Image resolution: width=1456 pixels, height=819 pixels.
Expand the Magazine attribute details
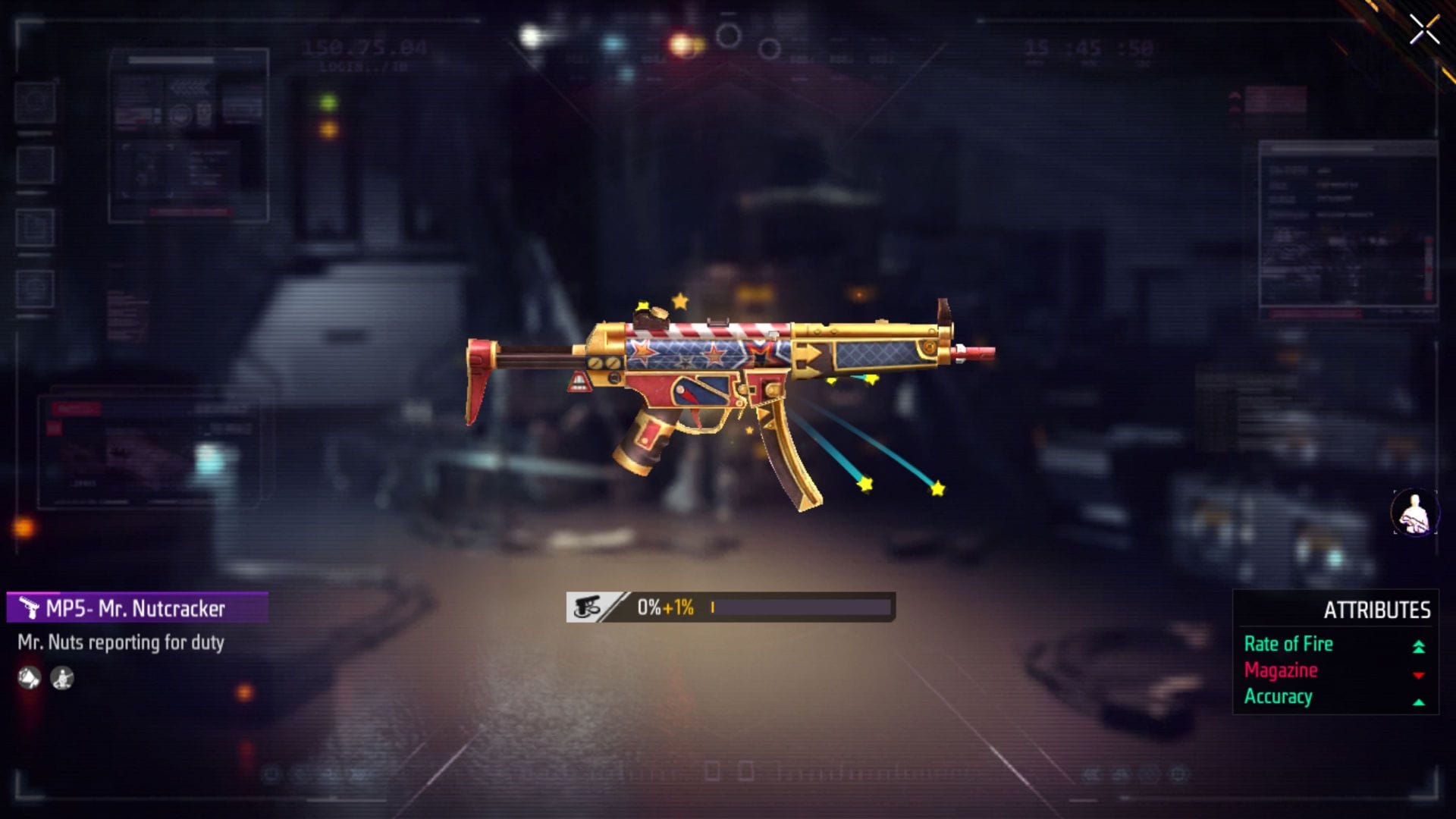coord(1281,670)
